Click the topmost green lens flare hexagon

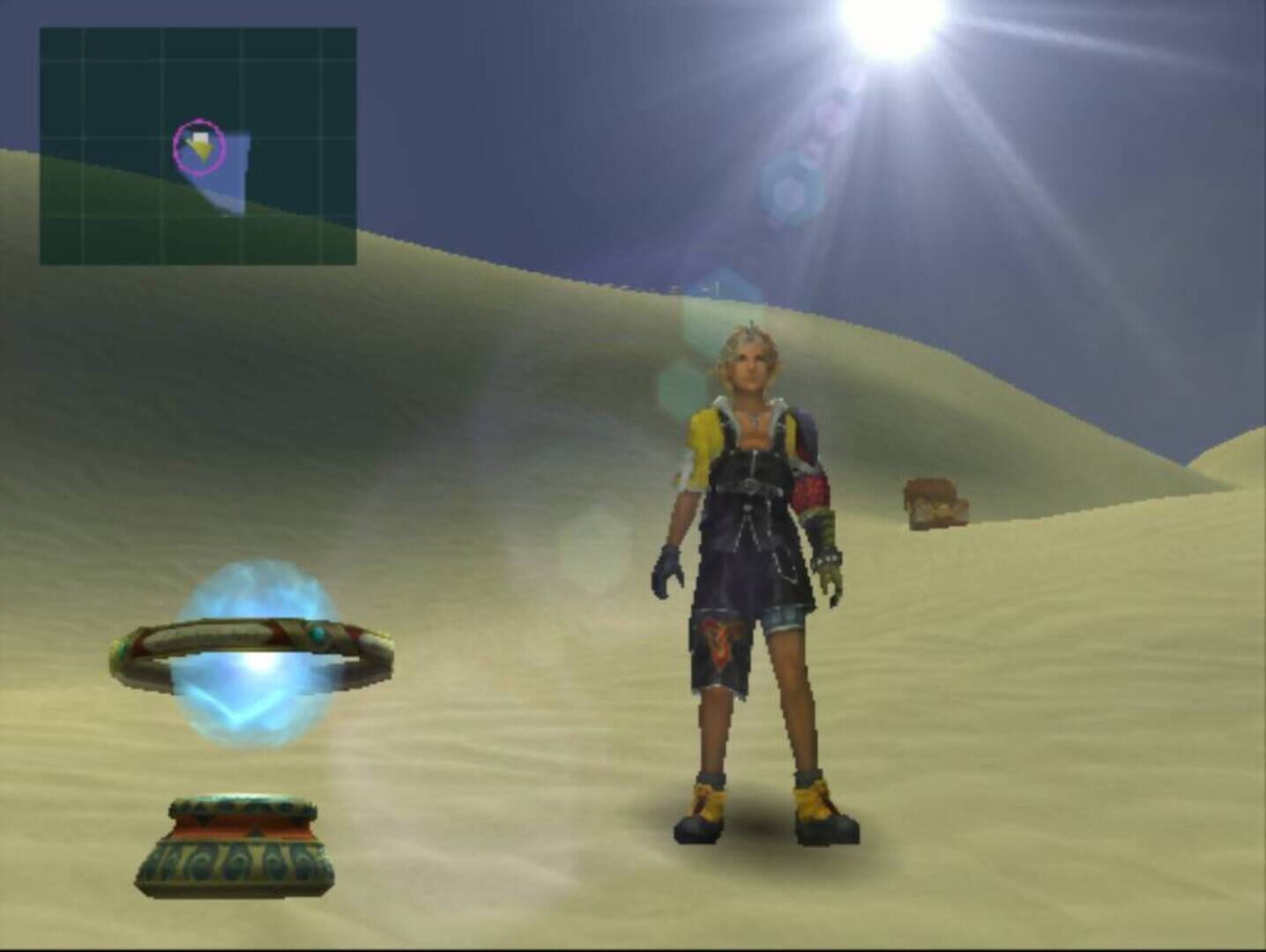[791, 187]
